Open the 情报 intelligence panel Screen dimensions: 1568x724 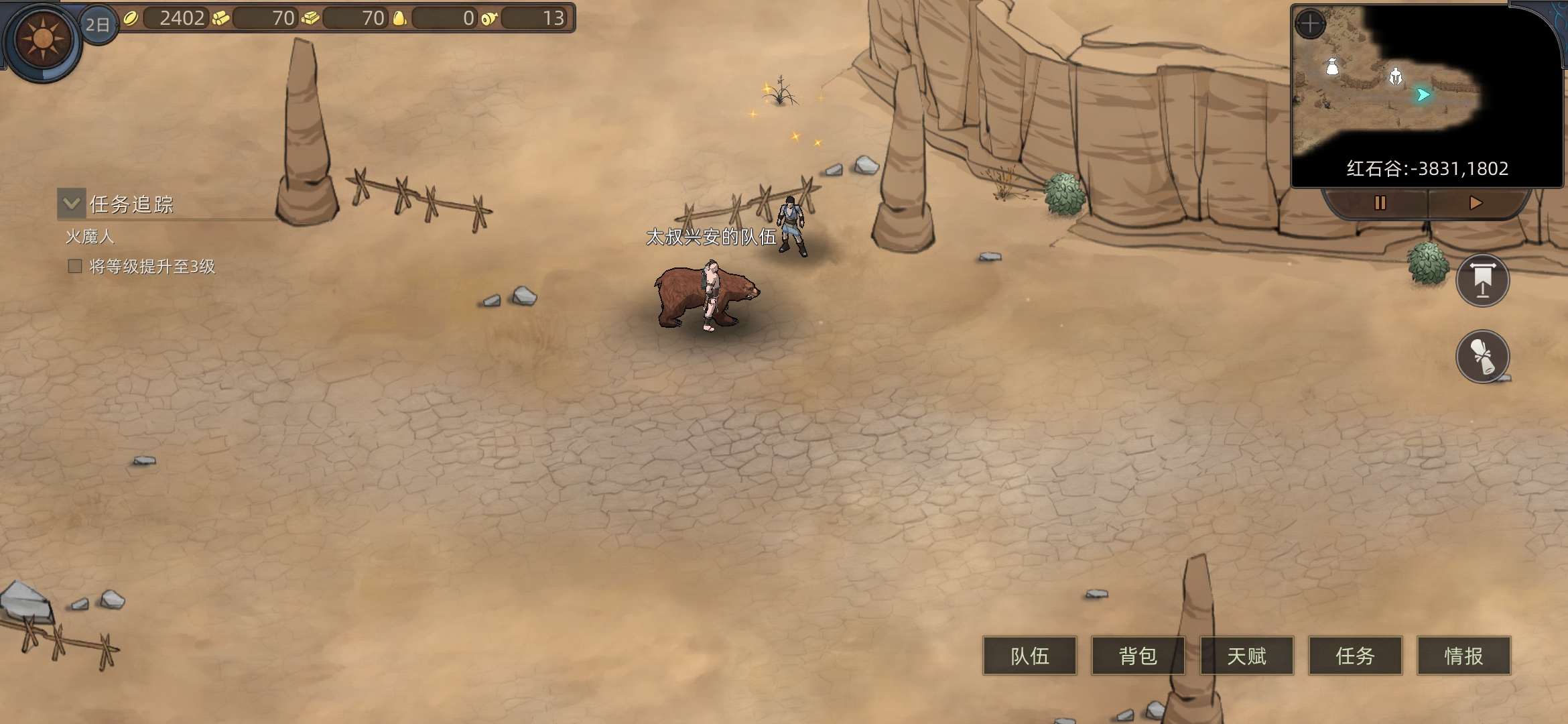1463,656
